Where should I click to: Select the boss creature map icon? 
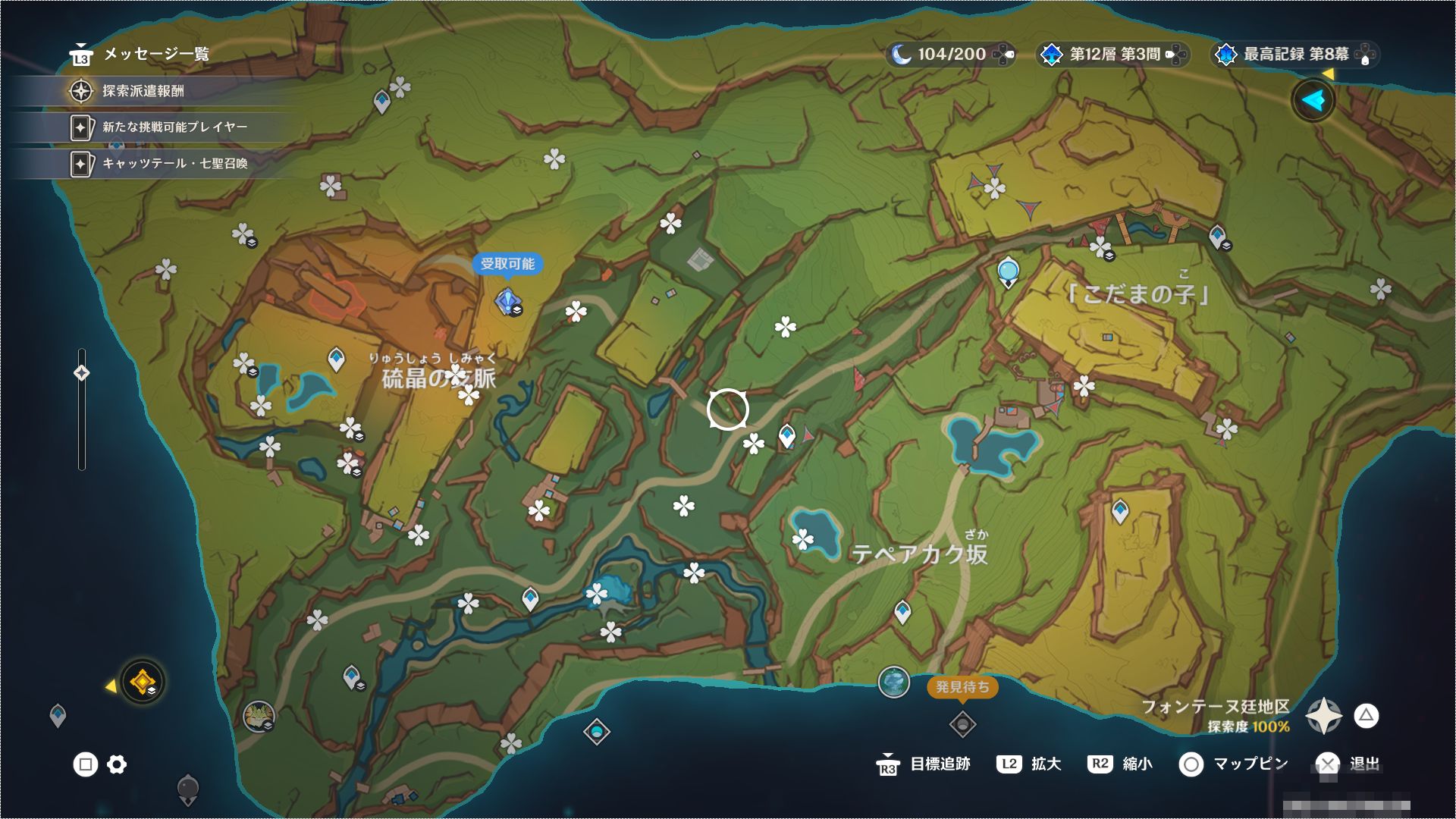[259, 716]
